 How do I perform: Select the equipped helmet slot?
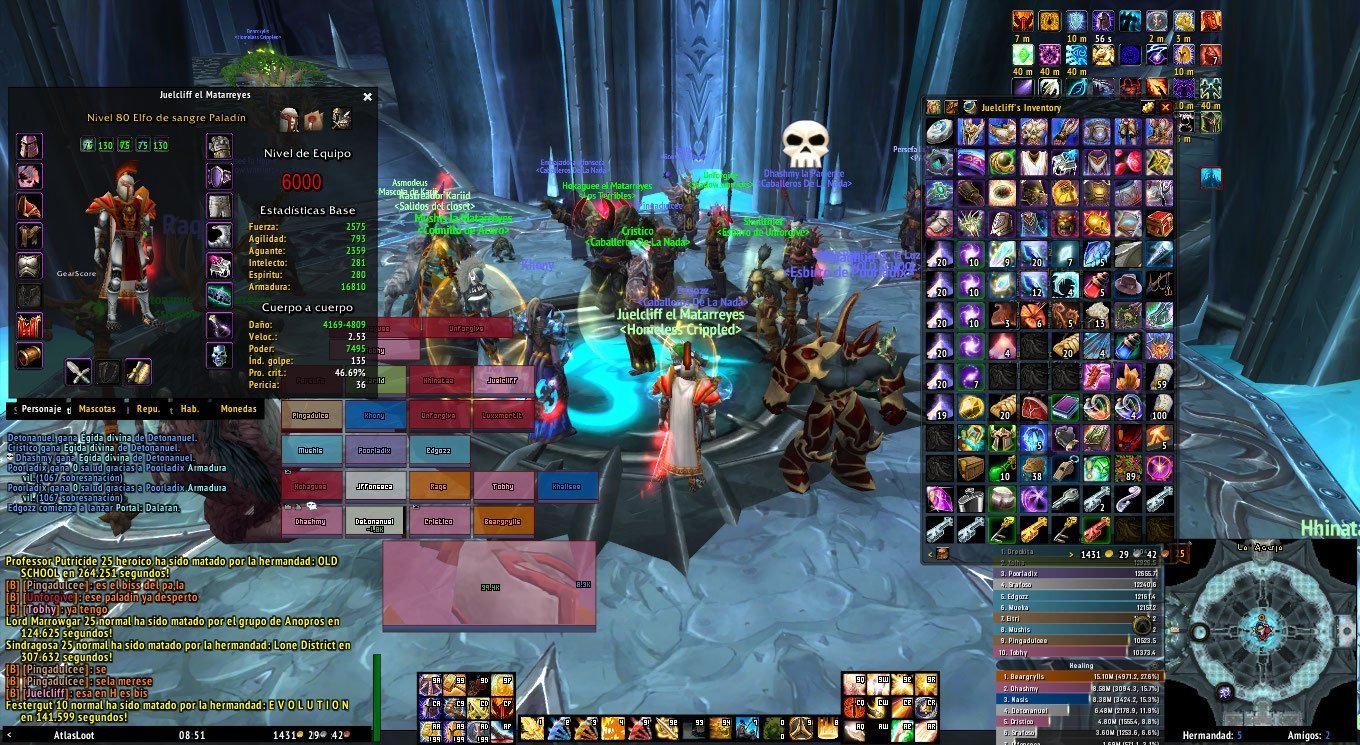[x=30, y=147]
